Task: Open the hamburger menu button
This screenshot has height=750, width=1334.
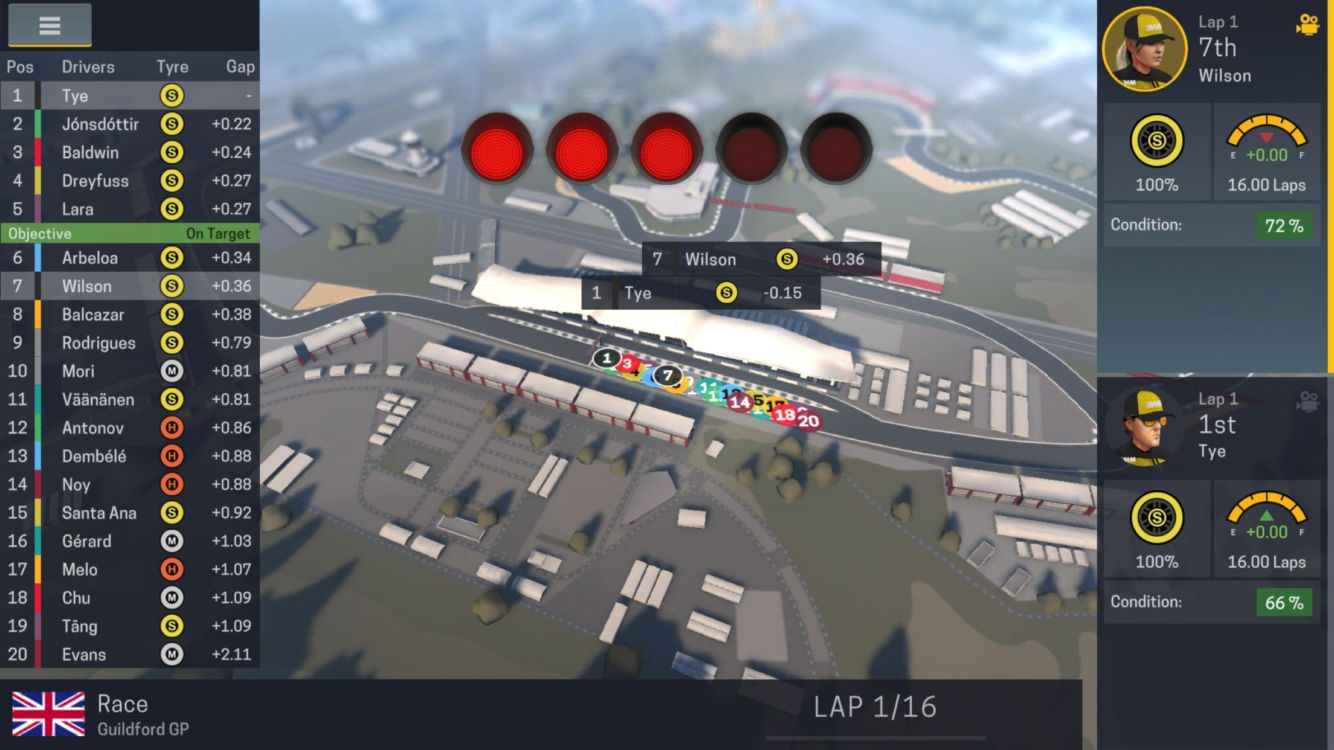Action: click(49, 26)
